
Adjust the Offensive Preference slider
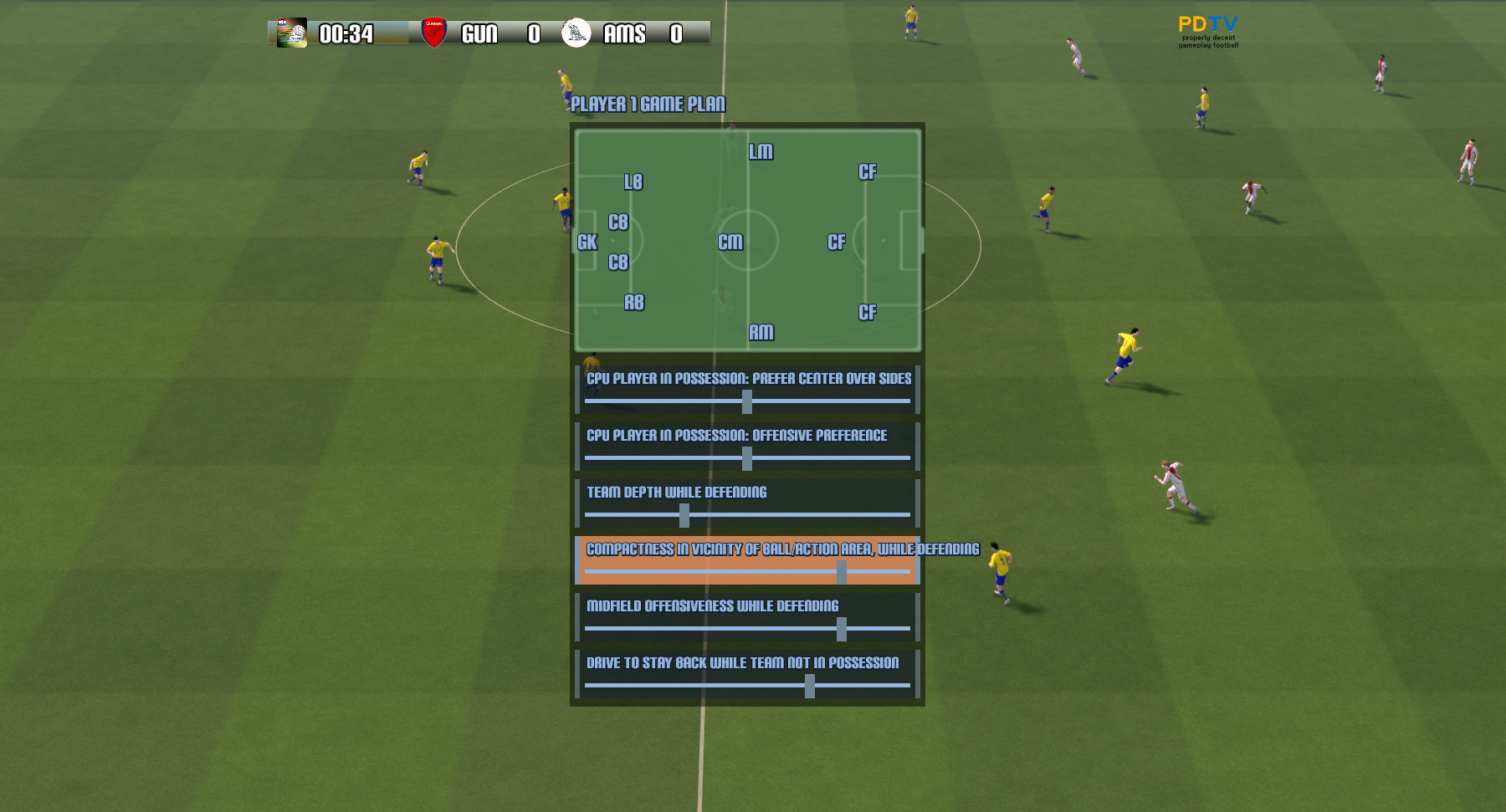click(x=747, y=458)
